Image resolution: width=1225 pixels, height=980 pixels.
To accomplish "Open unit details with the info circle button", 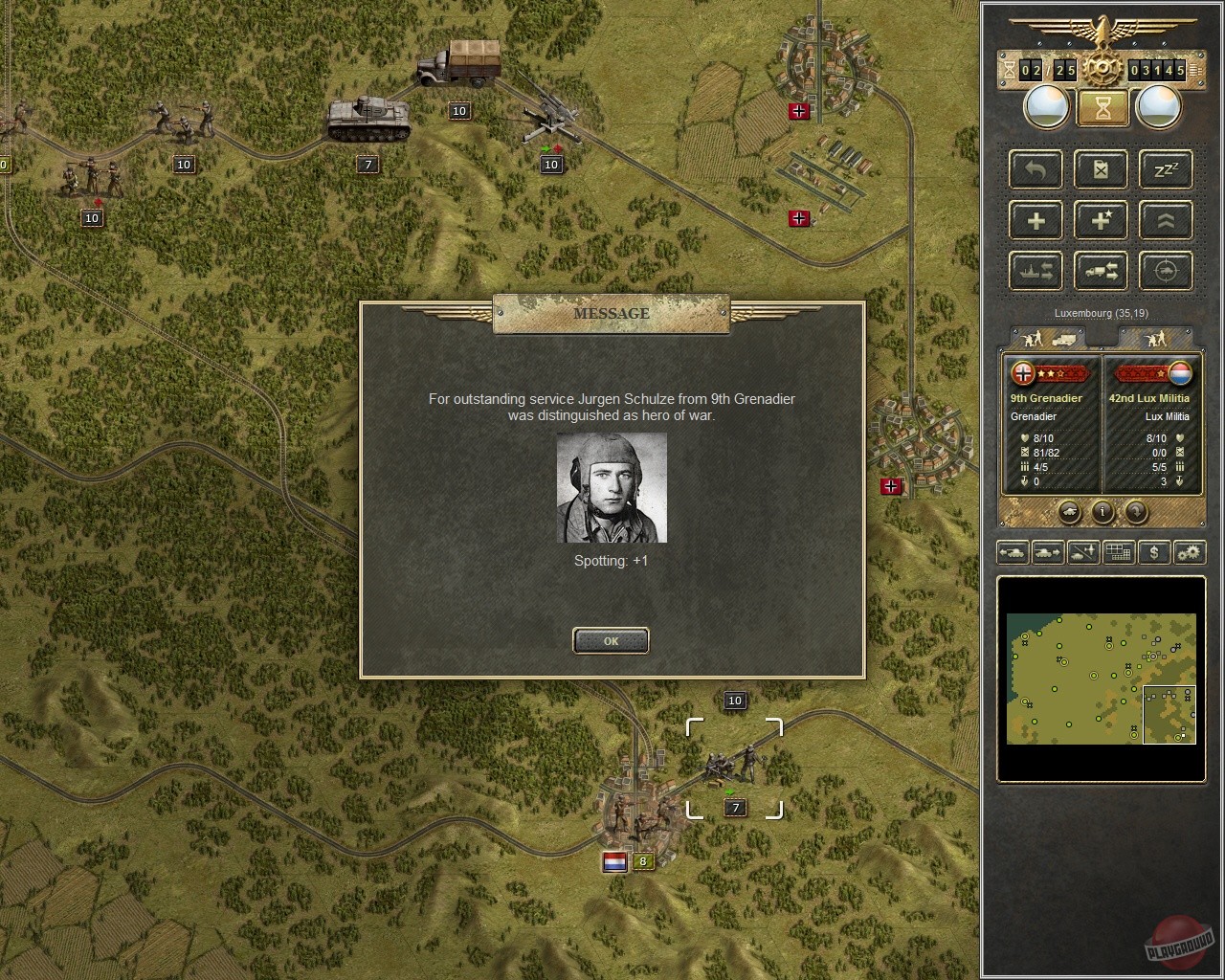I will (x=1102, y=513).
